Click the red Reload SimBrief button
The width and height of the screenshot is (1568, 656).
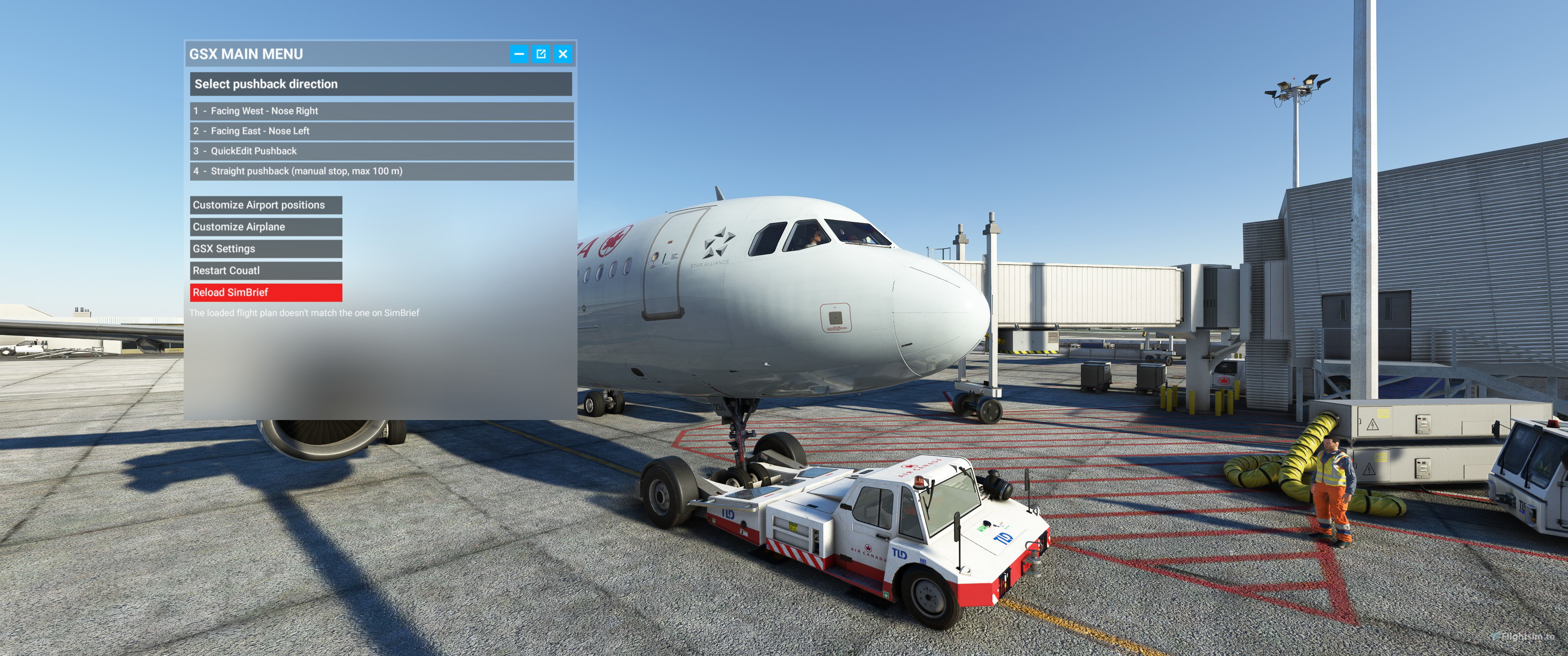coord(266,292)
